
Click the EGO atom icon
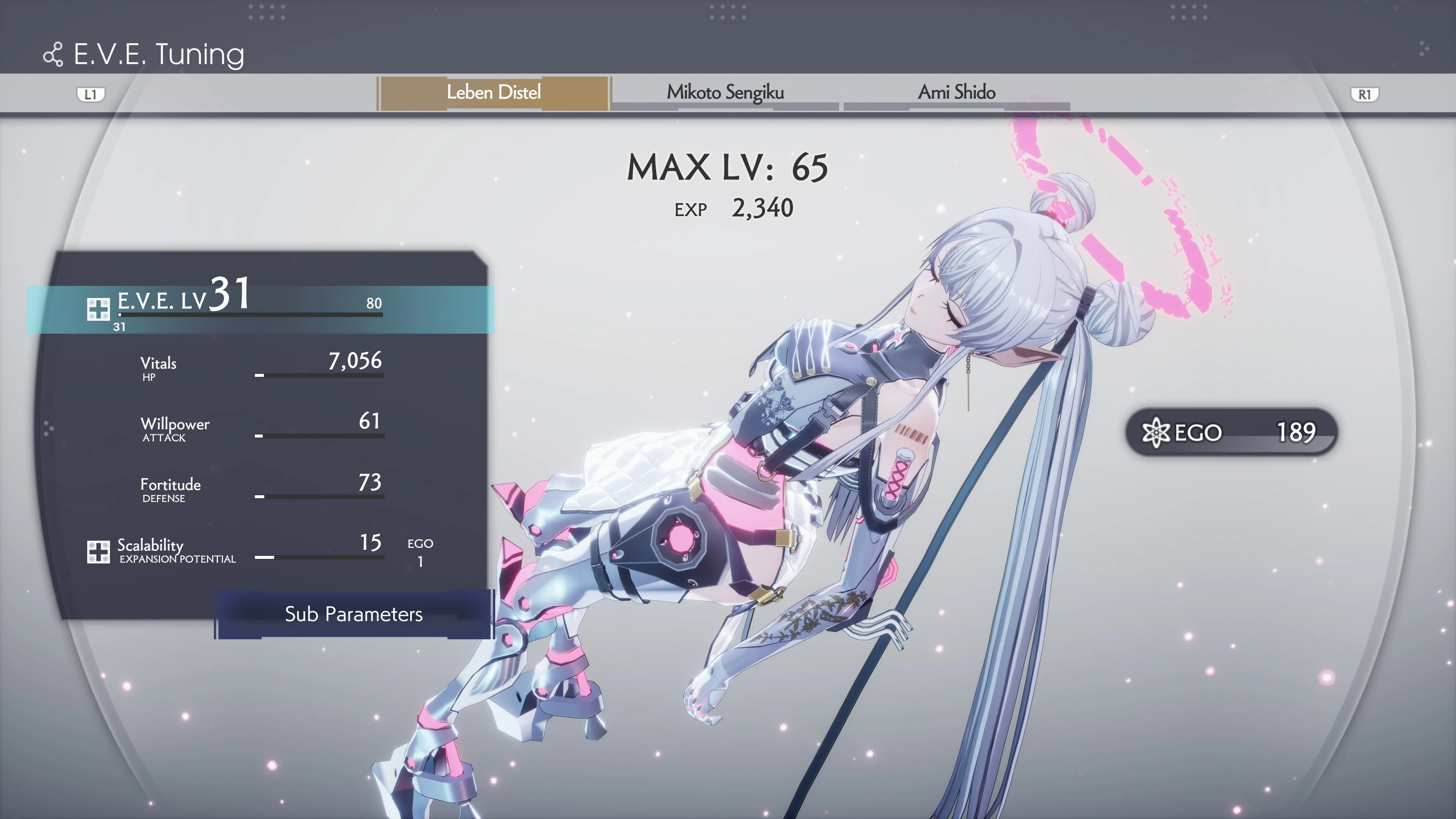click(1156, 433)
